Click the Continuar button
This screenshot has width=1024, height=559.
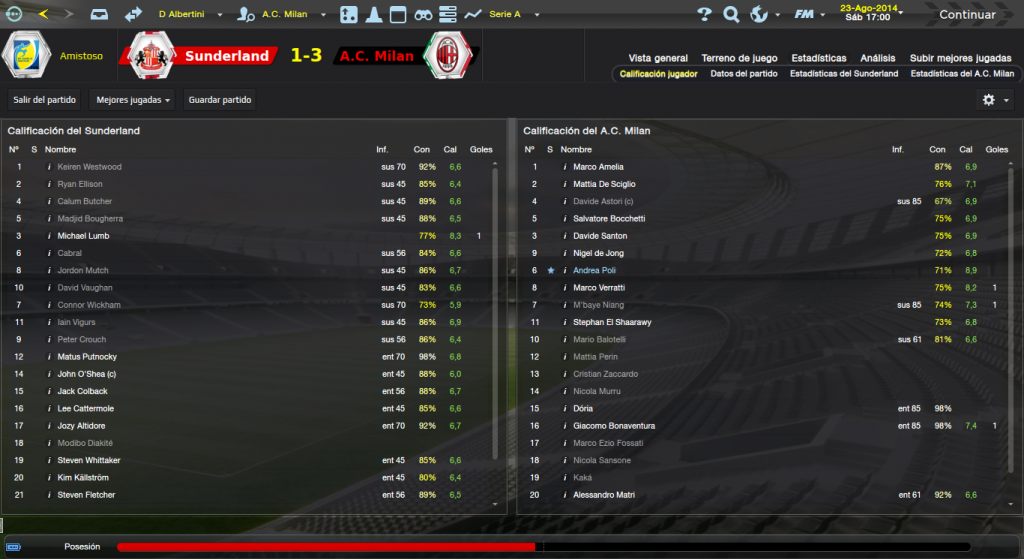(x=966, y=15)
